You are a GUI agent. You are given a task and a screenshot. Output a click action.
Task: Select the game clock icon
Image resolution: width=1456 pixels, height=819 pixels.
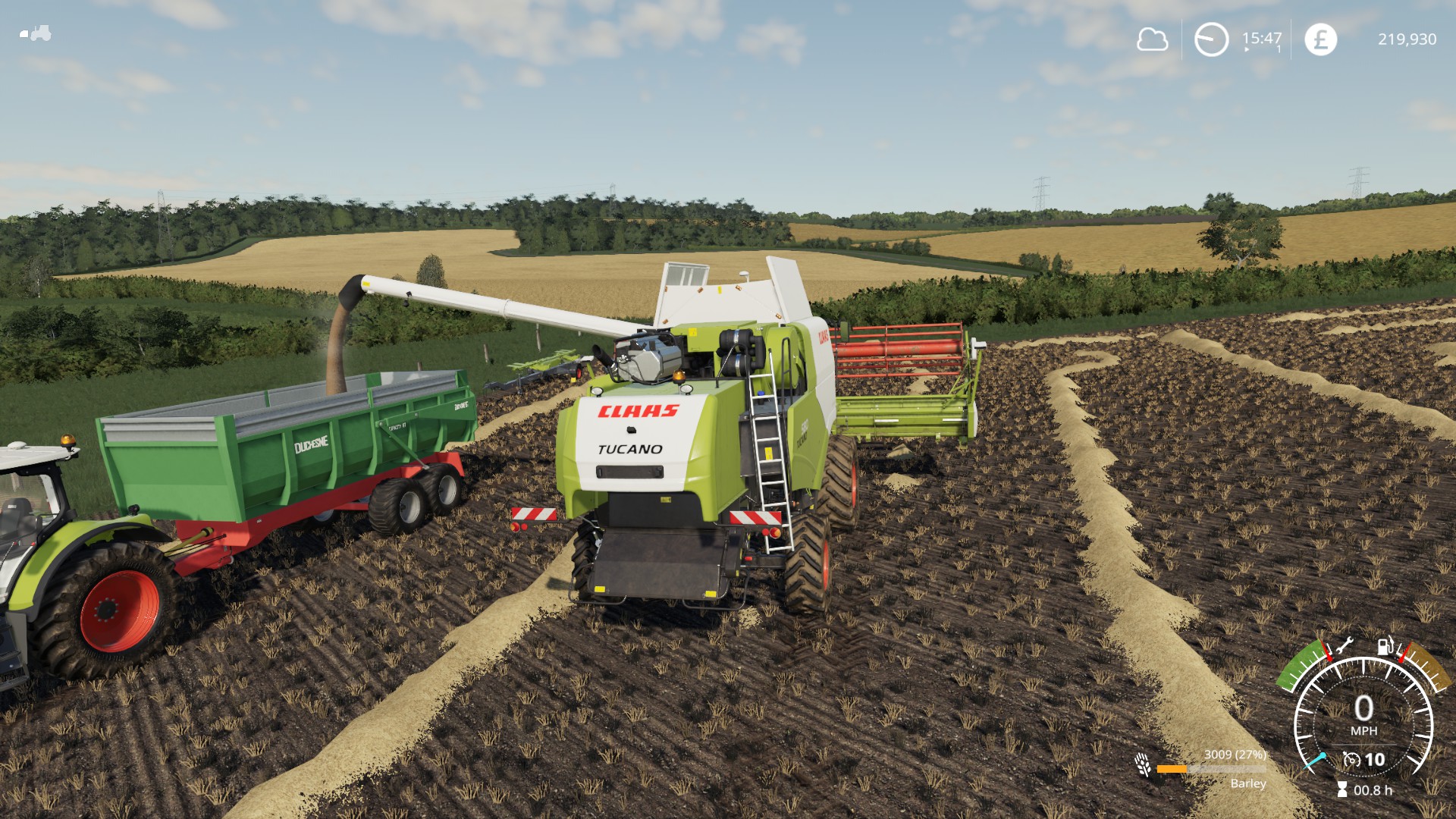coord(1211,39)
